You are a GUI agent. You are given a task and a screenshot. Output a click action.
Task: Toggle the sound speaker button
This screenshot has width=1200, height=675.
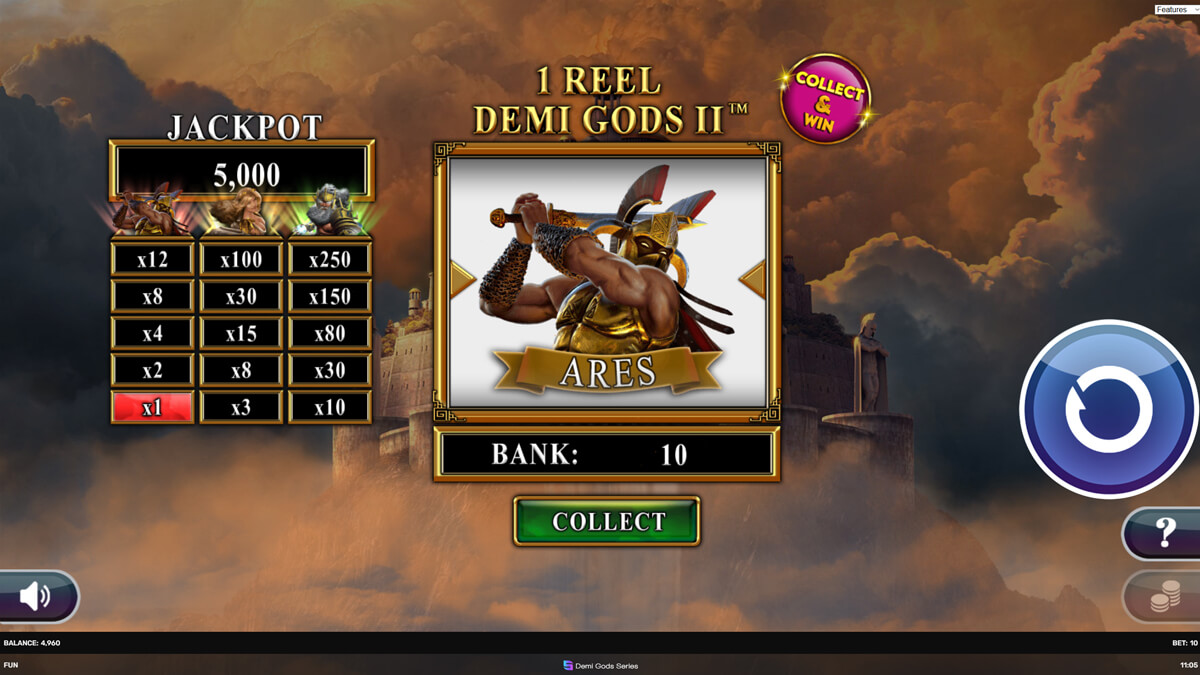click(x=37, y=597)
